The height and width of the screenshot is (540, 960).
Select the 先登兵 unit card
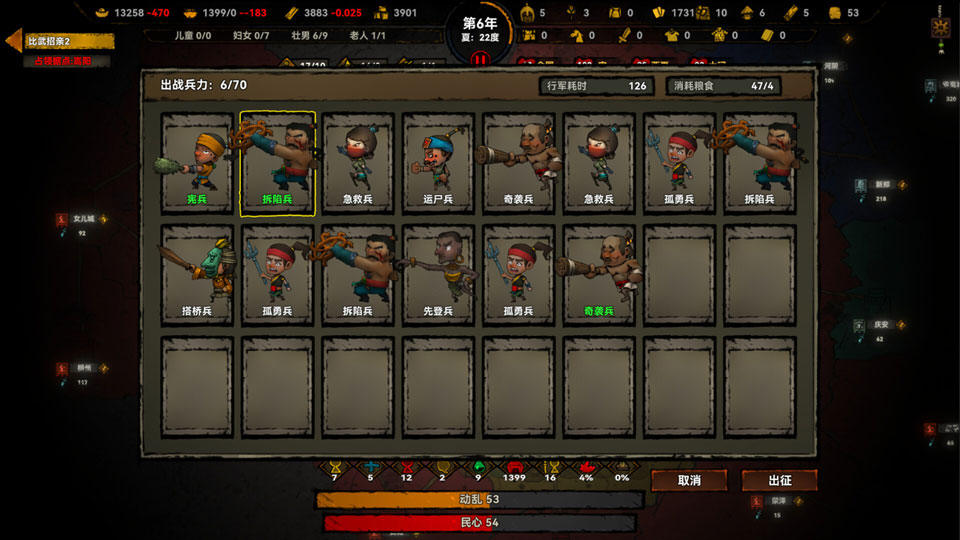[438, 275]
